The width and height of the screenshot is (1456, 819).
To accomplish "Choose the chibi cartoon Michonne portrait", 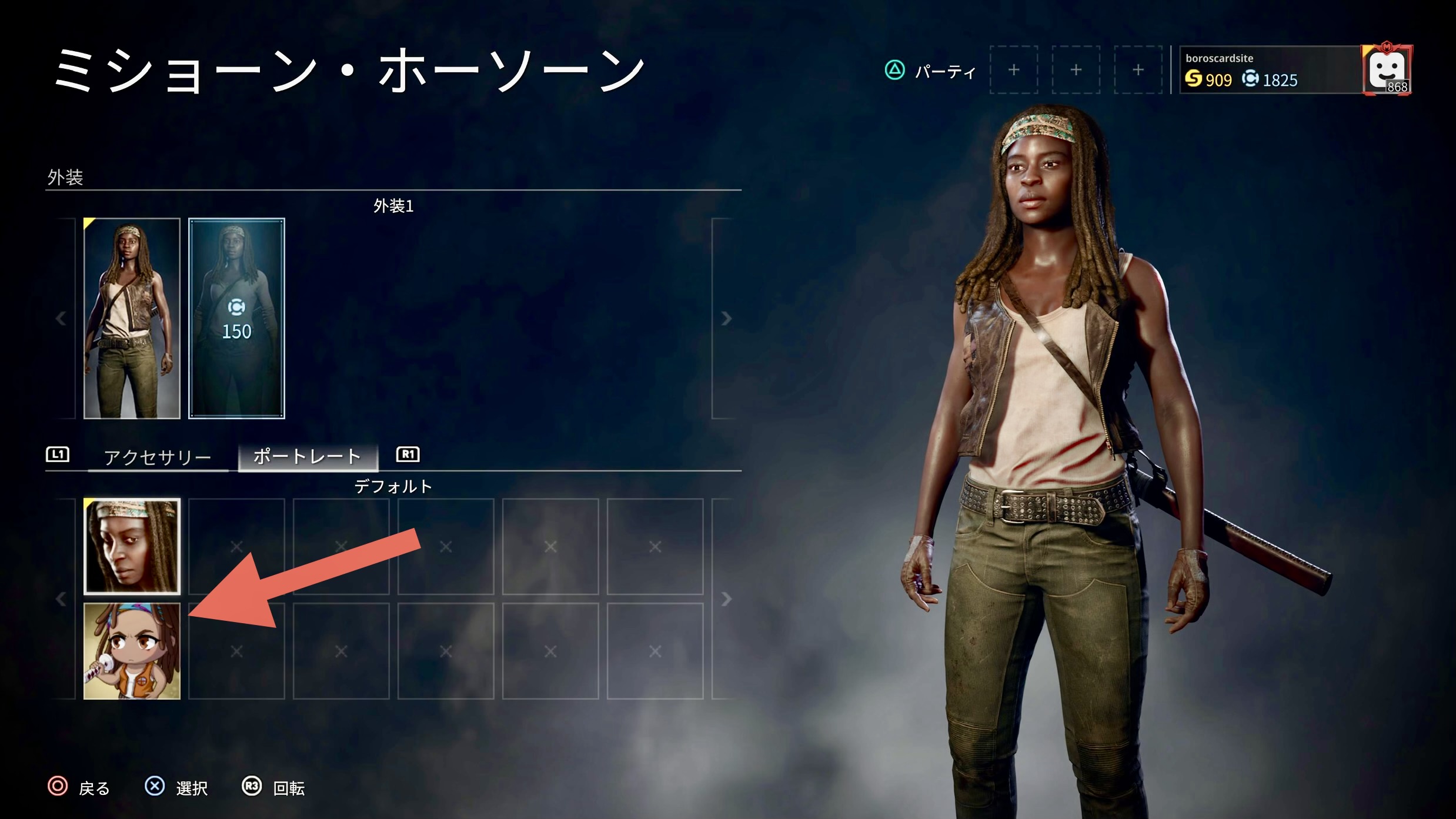I will (x=132, y=651).
